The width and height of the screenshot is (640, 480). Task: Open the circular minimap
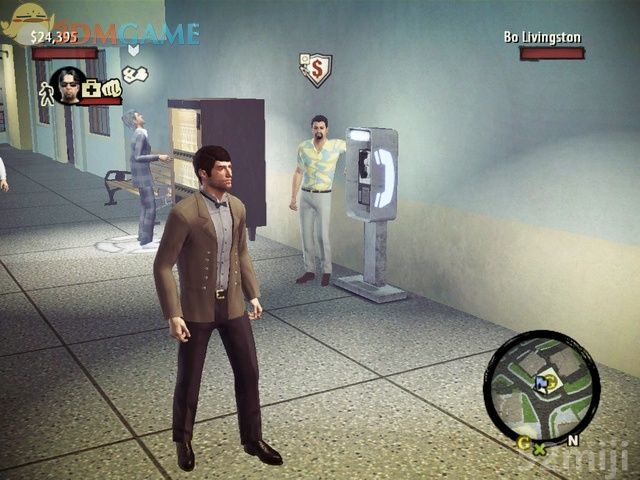(x=541, y=386)
